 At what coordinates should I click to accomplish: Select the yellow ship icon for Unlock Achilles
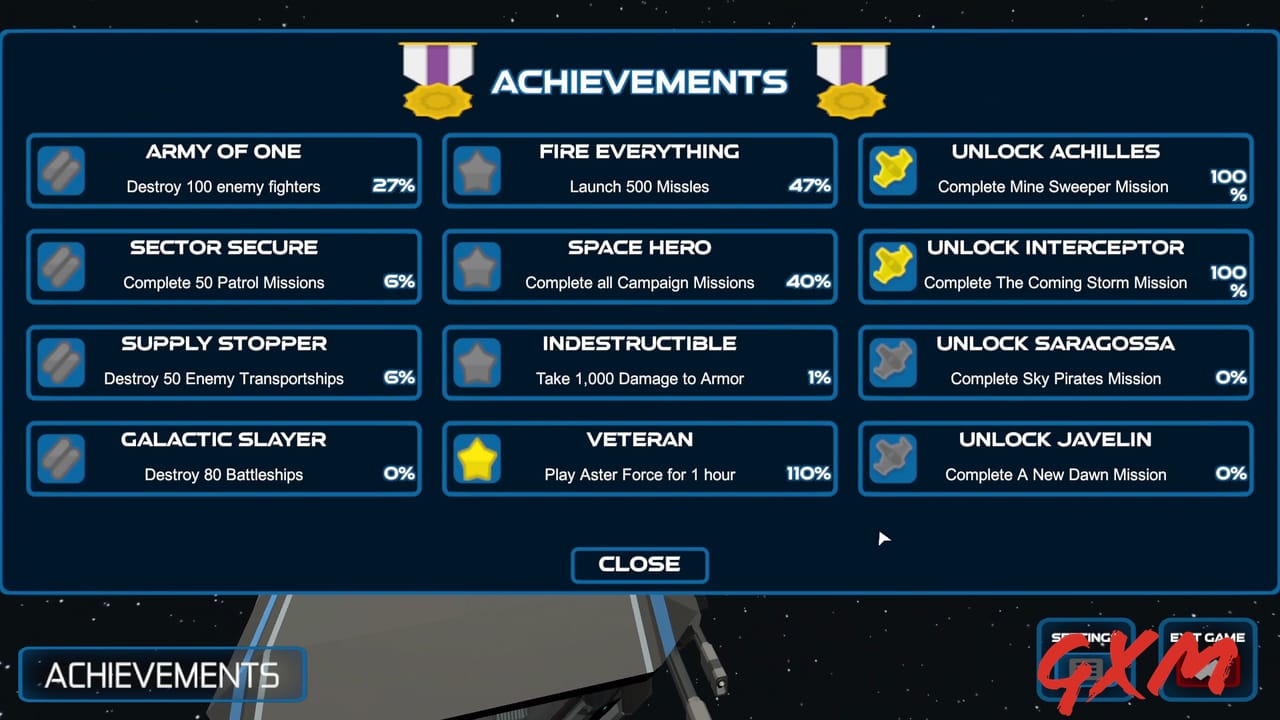pyautogui.click(x=892, y=170)
